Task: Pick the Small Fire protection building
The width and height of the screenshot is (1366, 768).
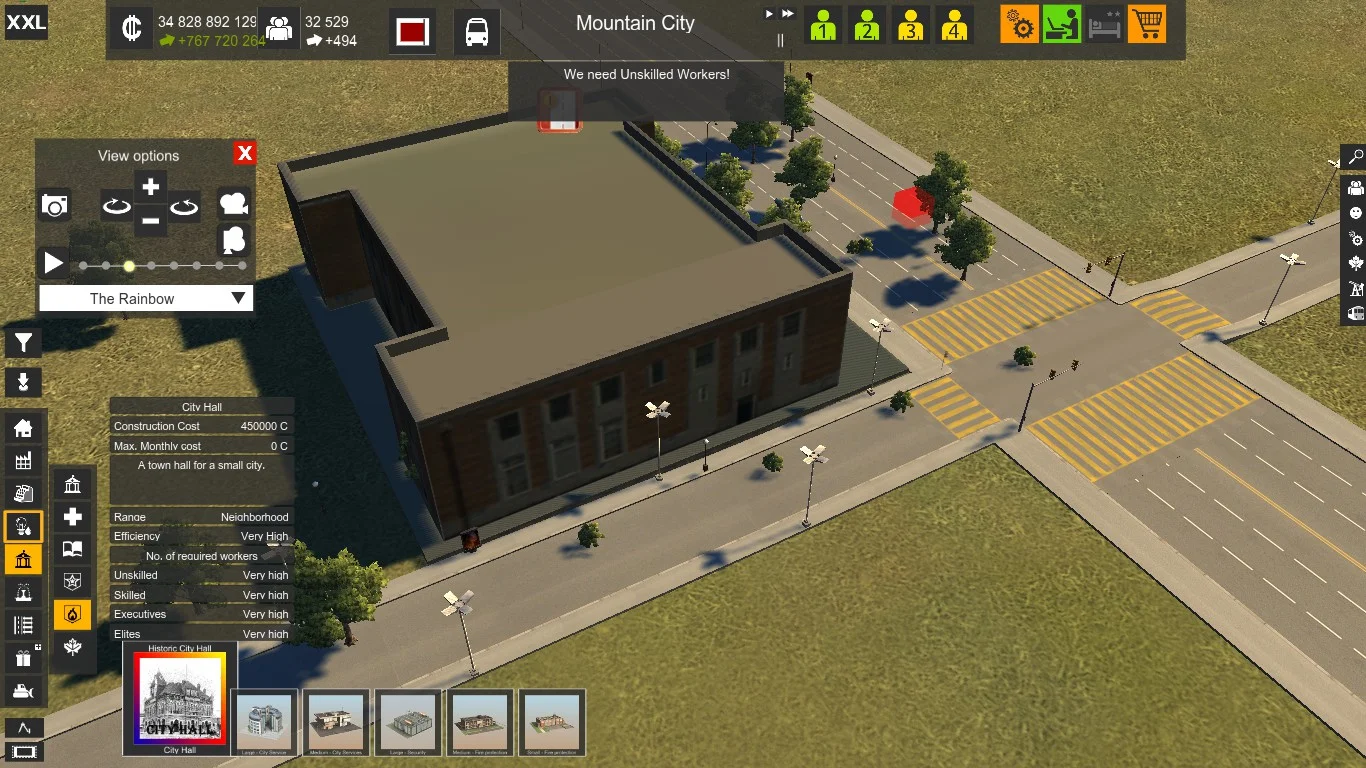Action: (552, 721)
